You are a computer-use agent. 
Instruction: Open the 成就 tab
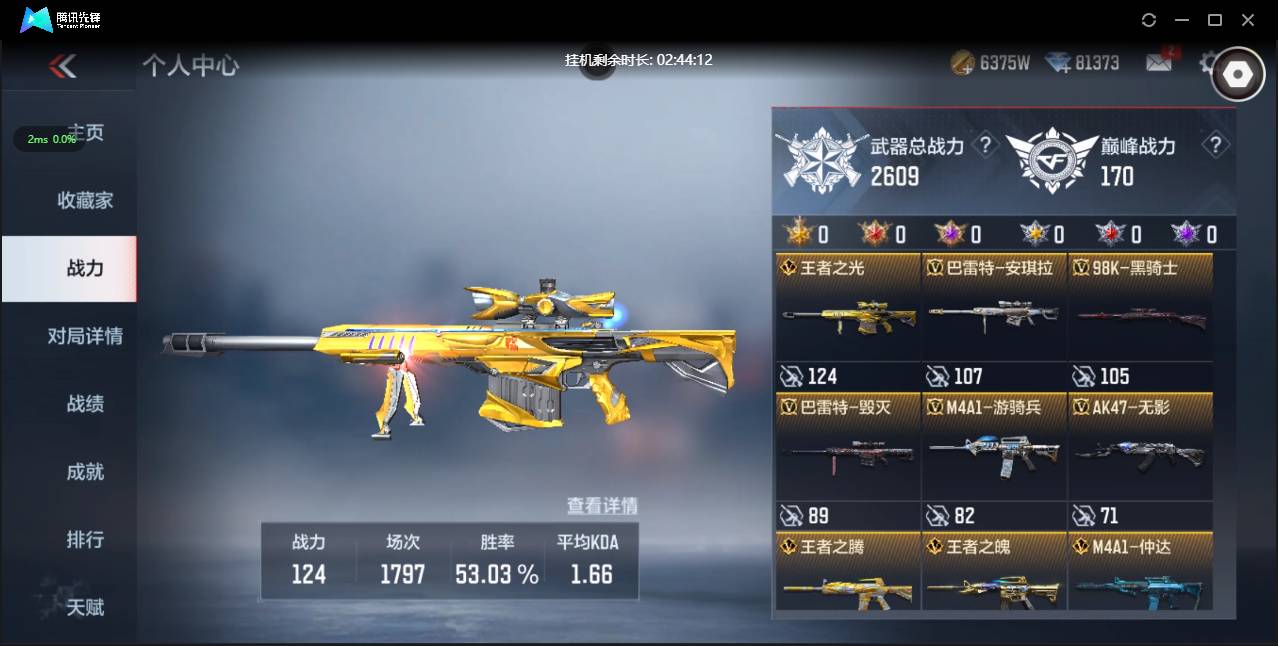(x=85, y=472)
